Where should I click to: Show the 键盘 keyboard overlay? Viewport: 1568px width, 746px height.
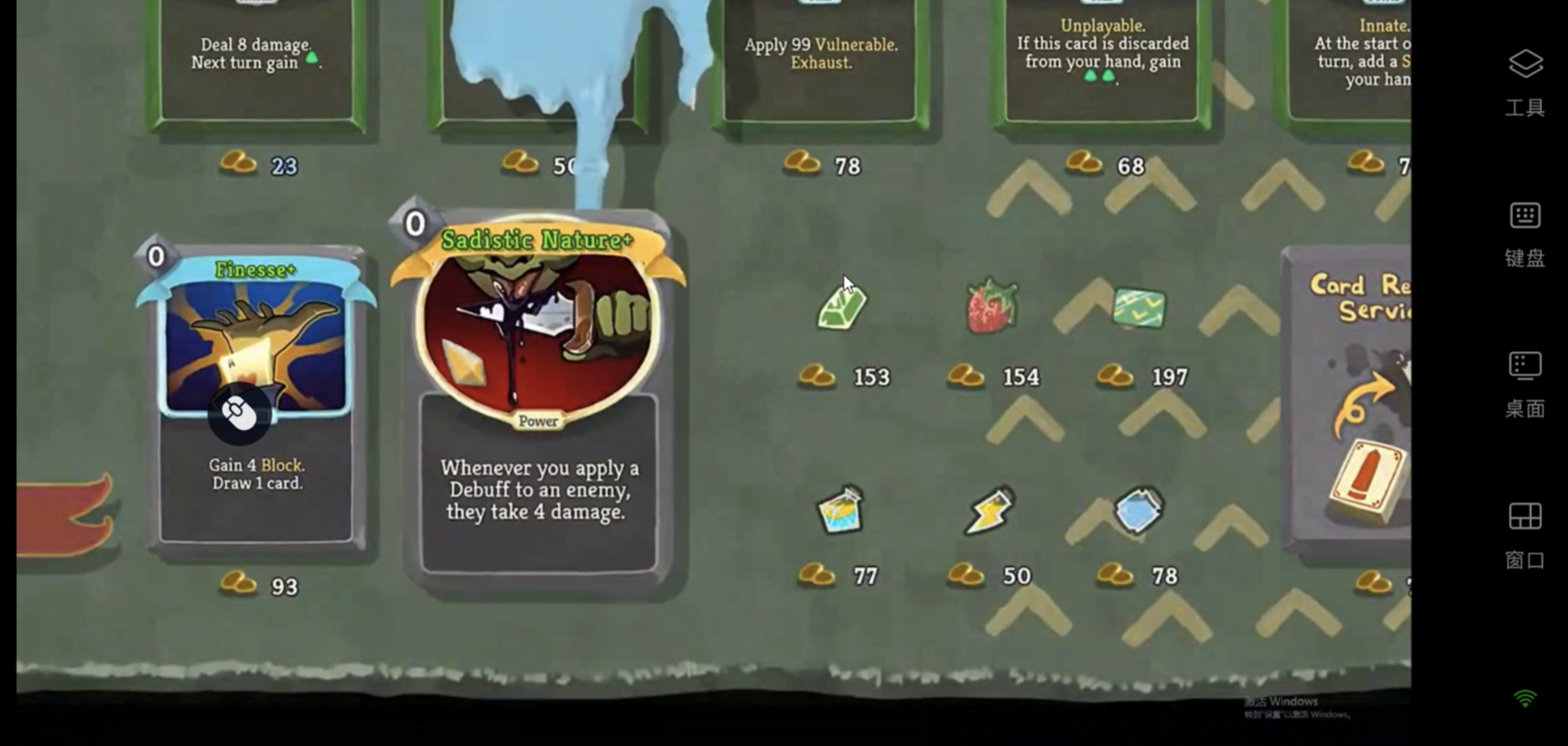click(1525, 233)
